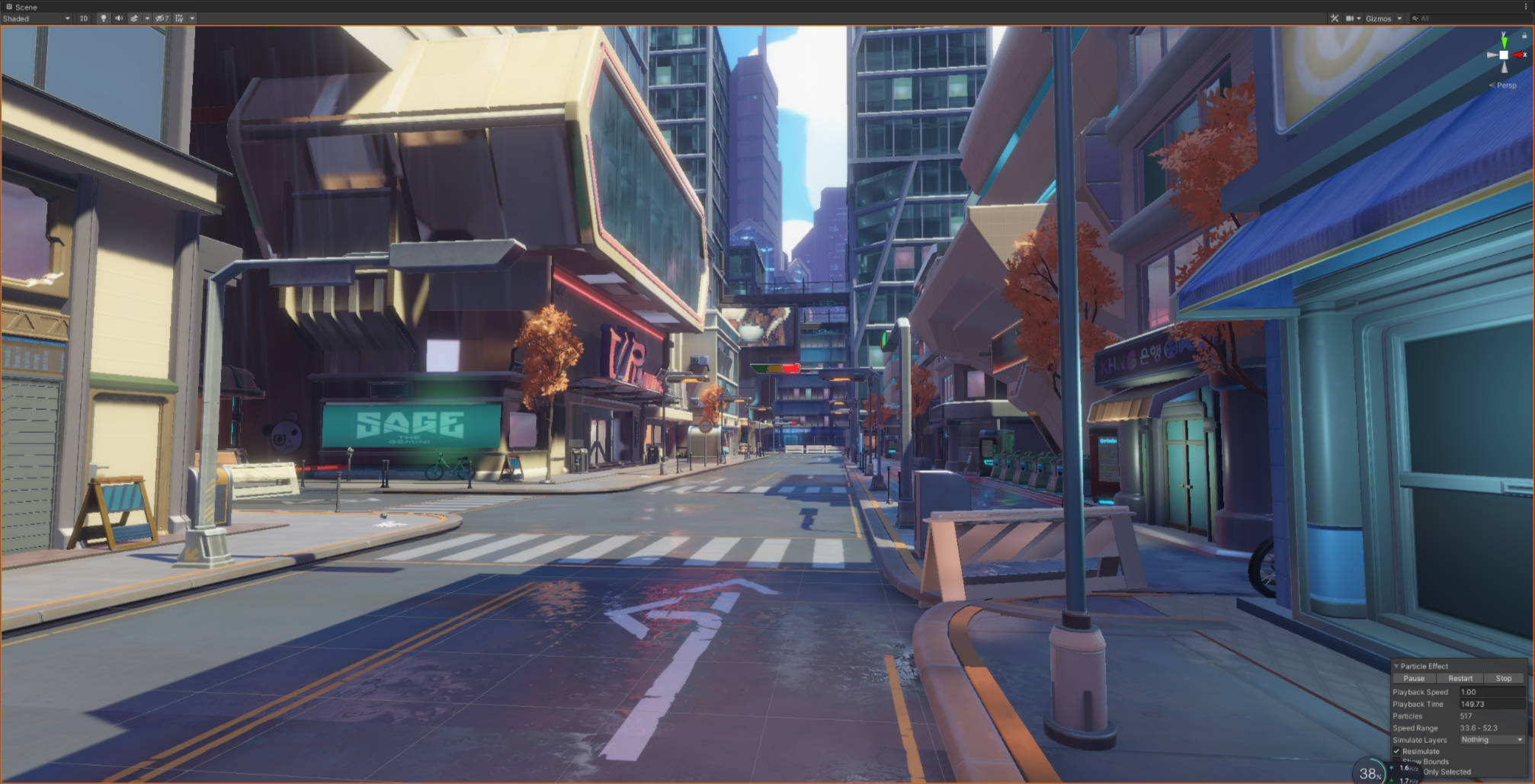Pause the particle effect
Image resolution: width=1535 pixels, height=784 pixels.
[x=1414, y=678]
